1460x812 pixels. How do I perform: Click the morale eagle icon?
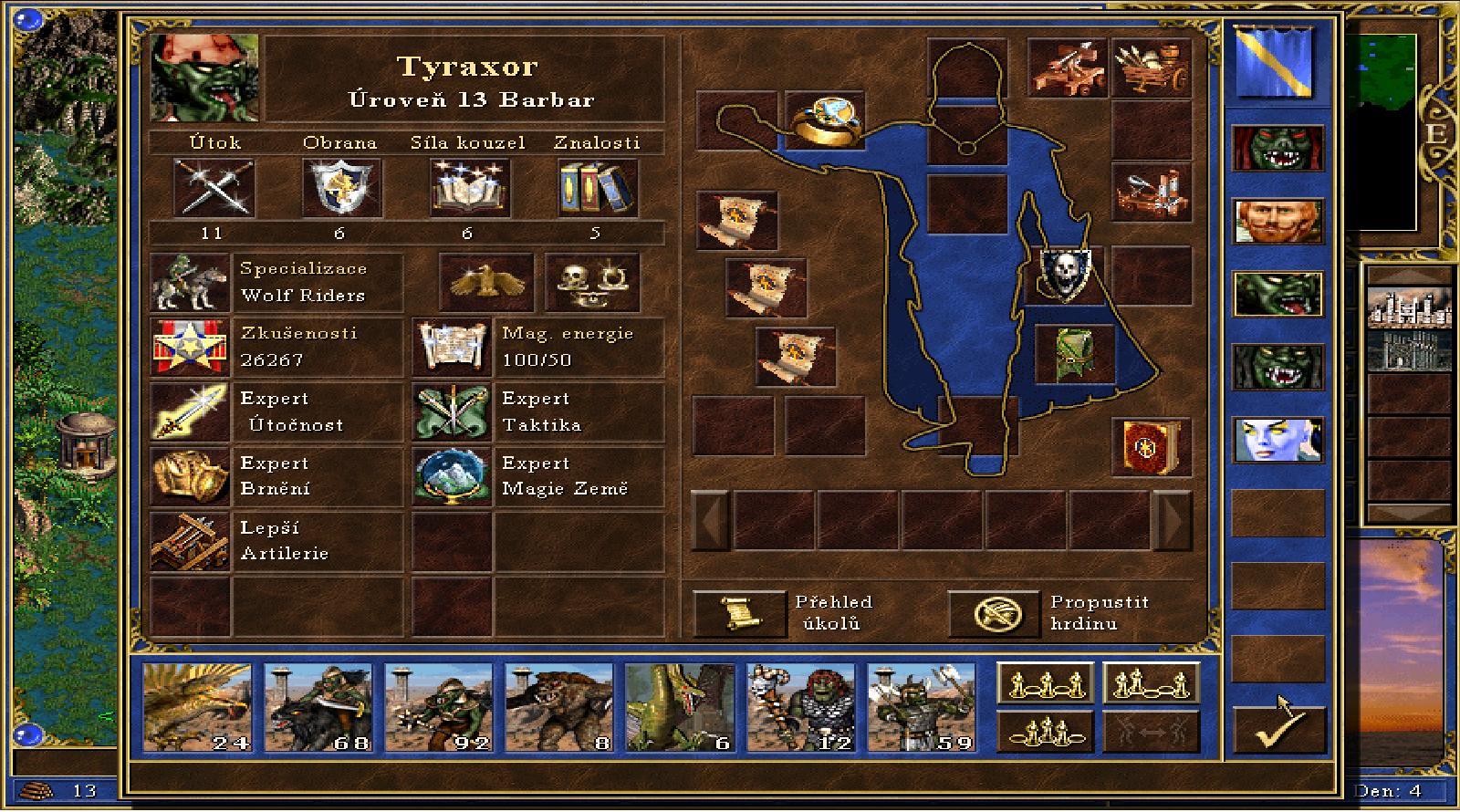click(x=485, y=283)
